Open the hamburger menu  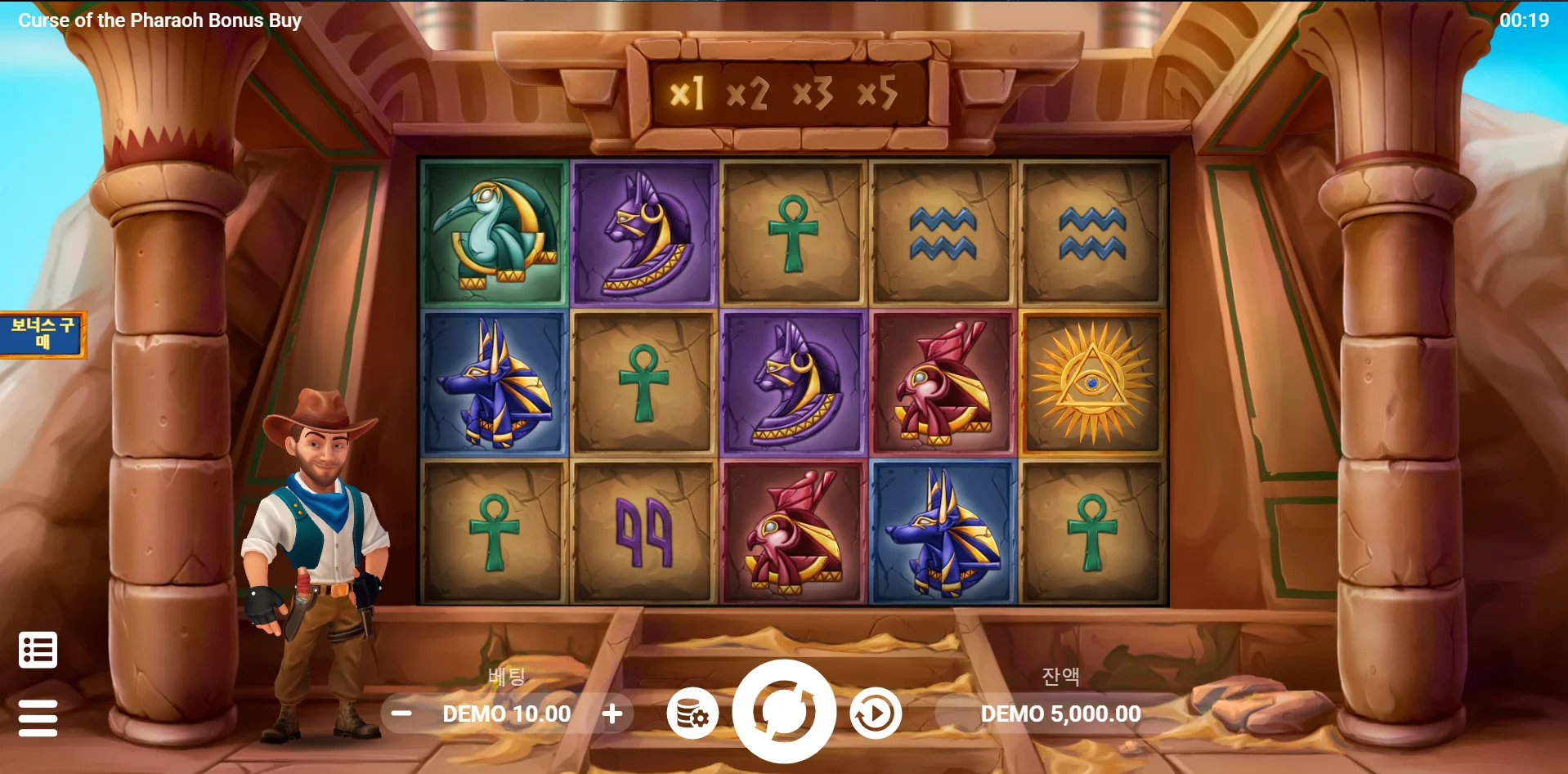click(x=38, y=718)
